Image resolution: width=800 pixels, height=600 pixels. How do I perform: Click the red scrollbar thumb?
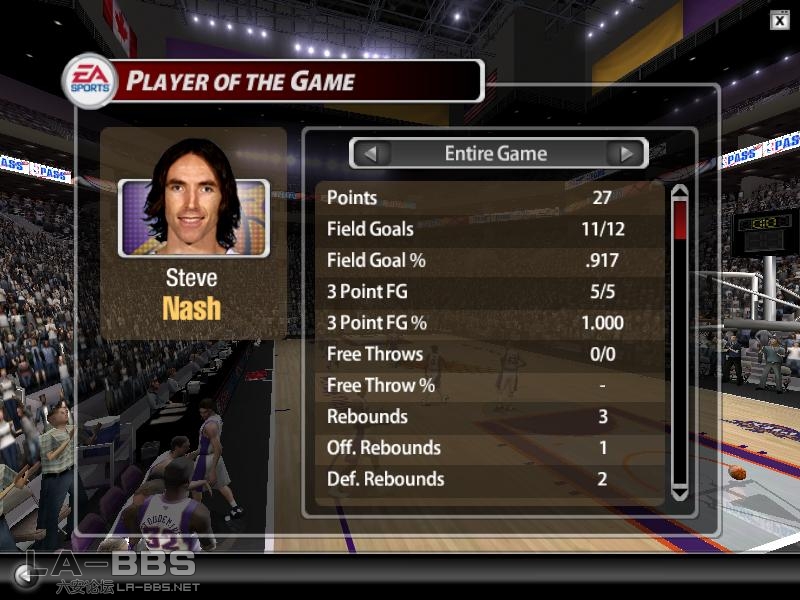click(x=680, y=220)
